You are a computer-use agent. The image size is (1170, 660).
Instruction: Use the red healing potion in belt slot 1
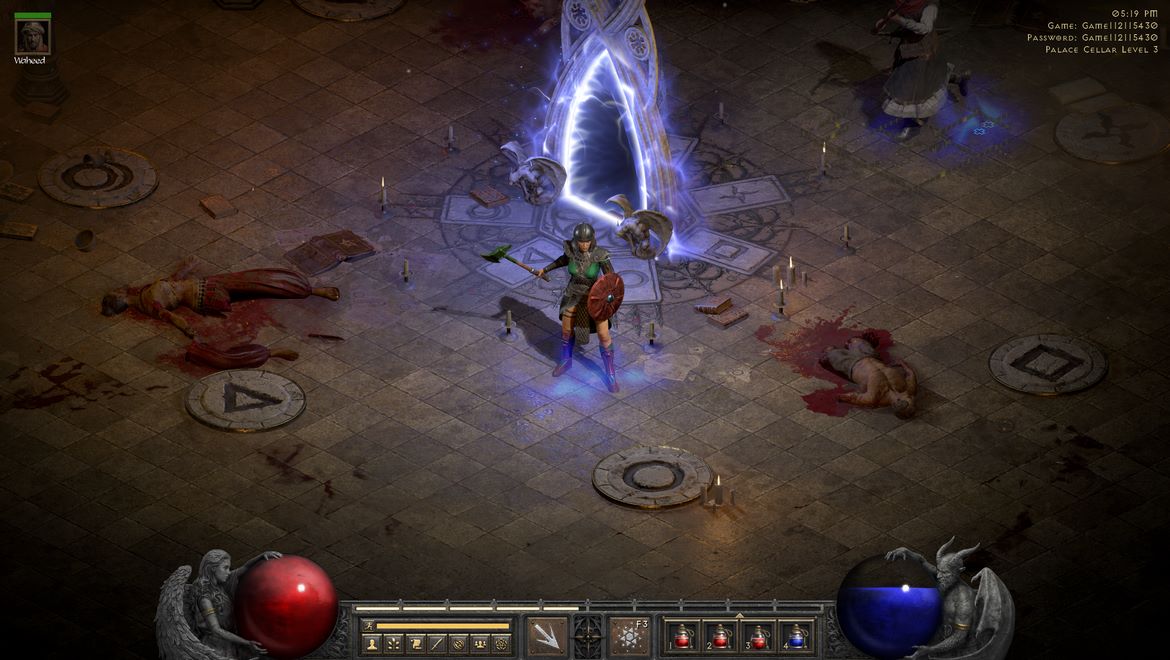tap(683, 636)
